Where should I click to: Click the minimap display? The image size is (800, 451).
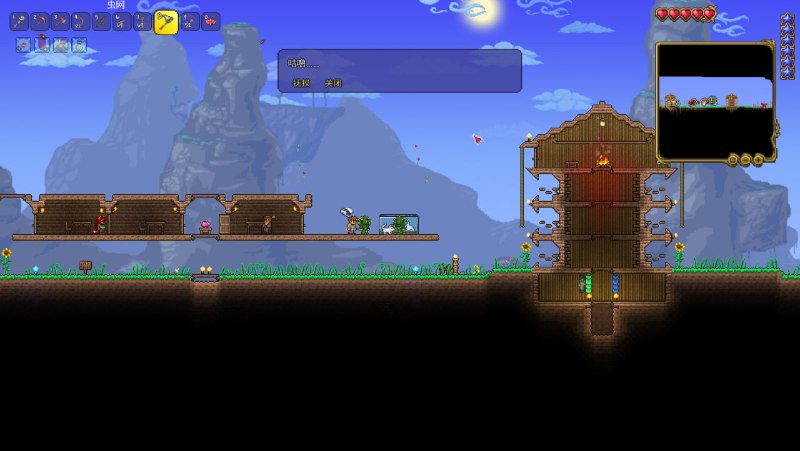(x=715, y=100)
